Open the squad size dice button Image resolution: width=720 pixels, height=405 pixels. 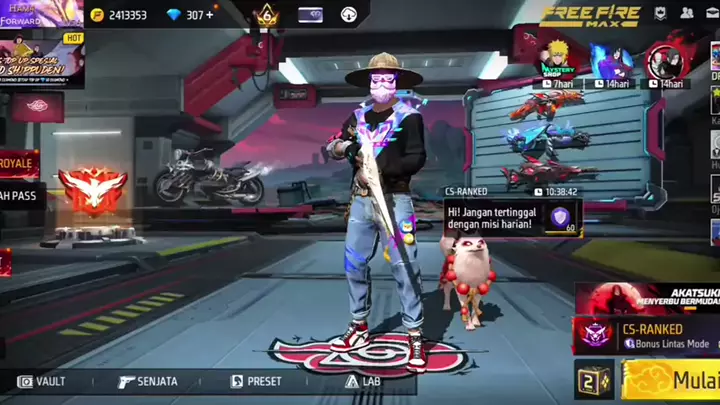(x=593, y=380)
